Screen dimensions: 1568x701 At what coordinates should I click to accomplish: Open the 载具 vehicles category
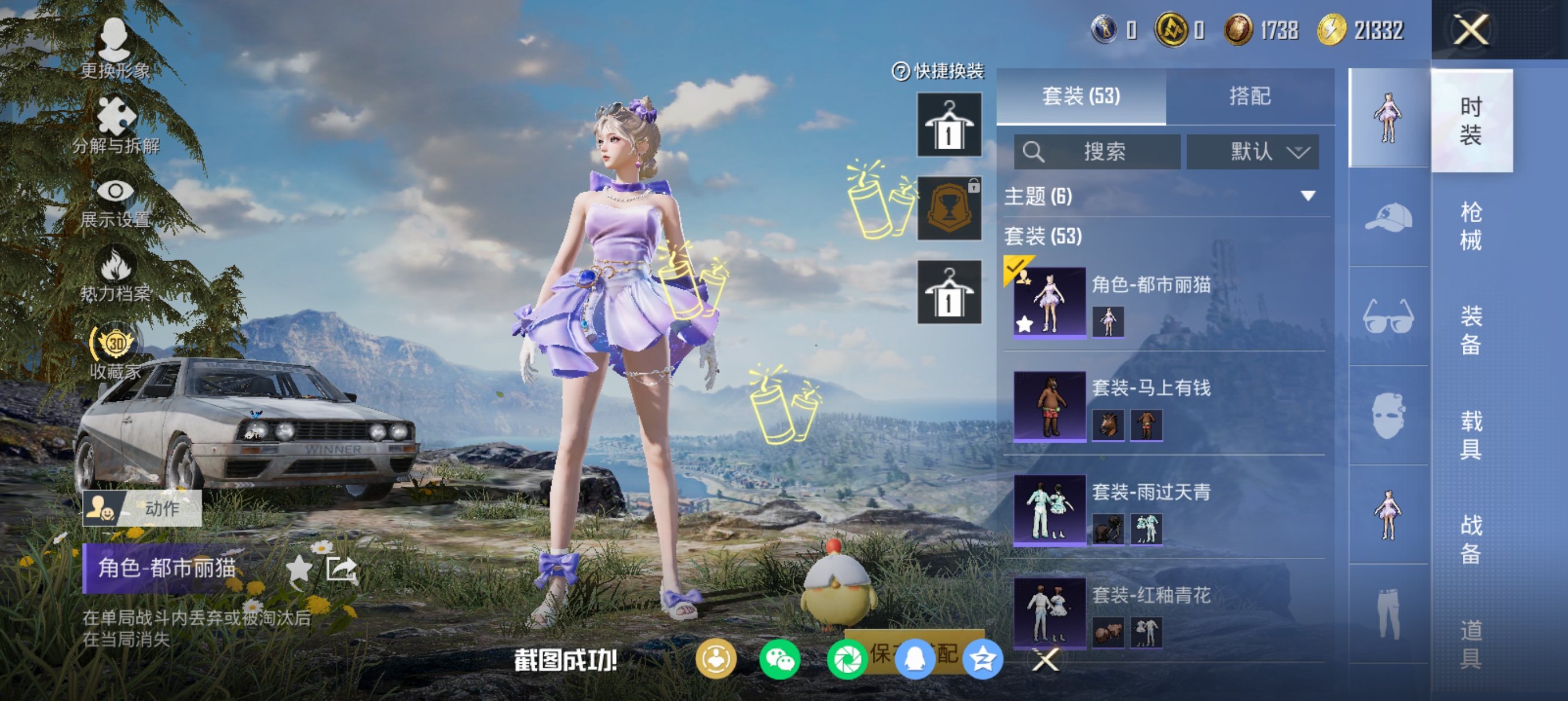(x=1471, y=435)
